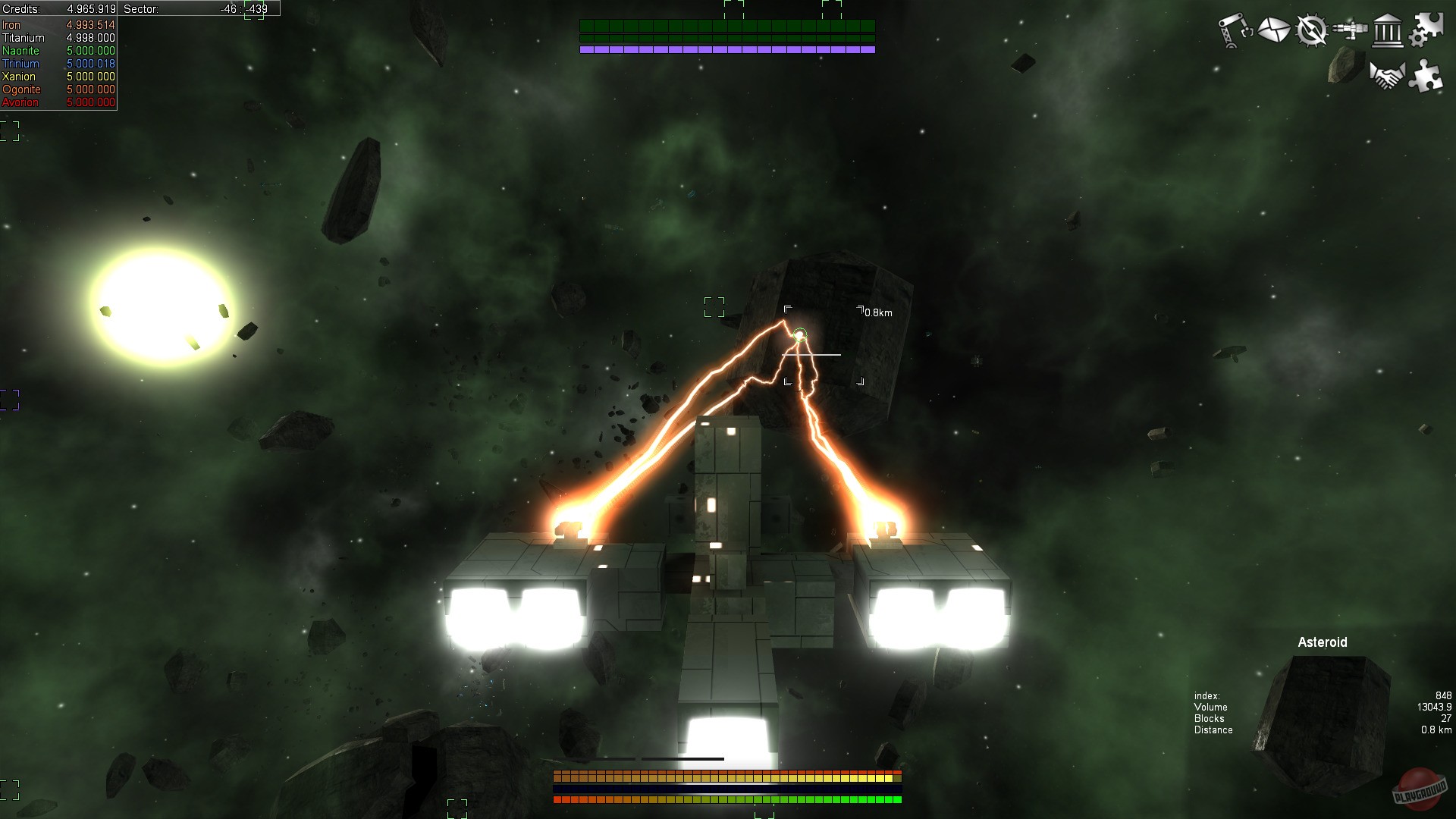Toggle the green shield bar at top
Viewport: 1456px width, 819px height.
726,25
